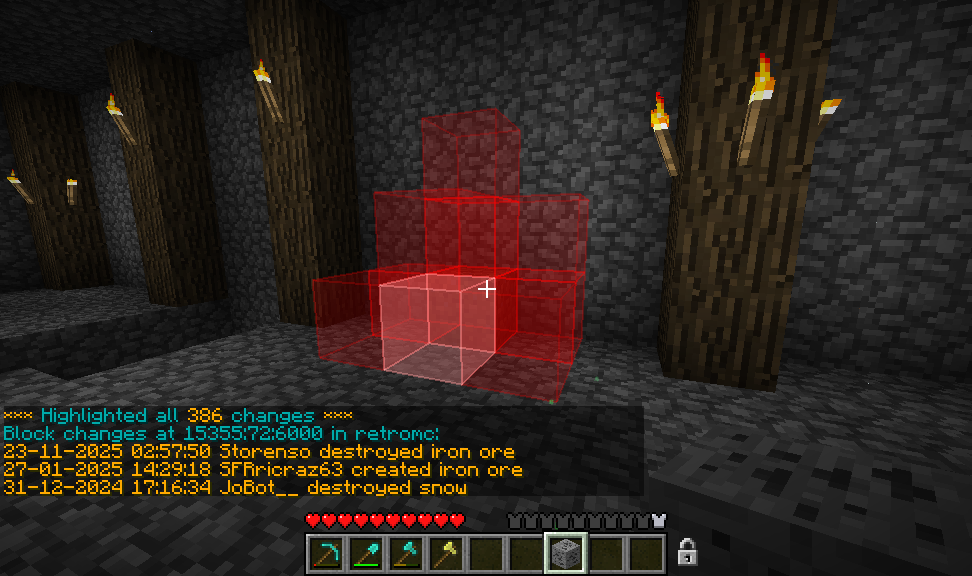Click the SFRricraz63 created iron ore chat line
This screenshot has width=972, height=576.
pos(262,470)
